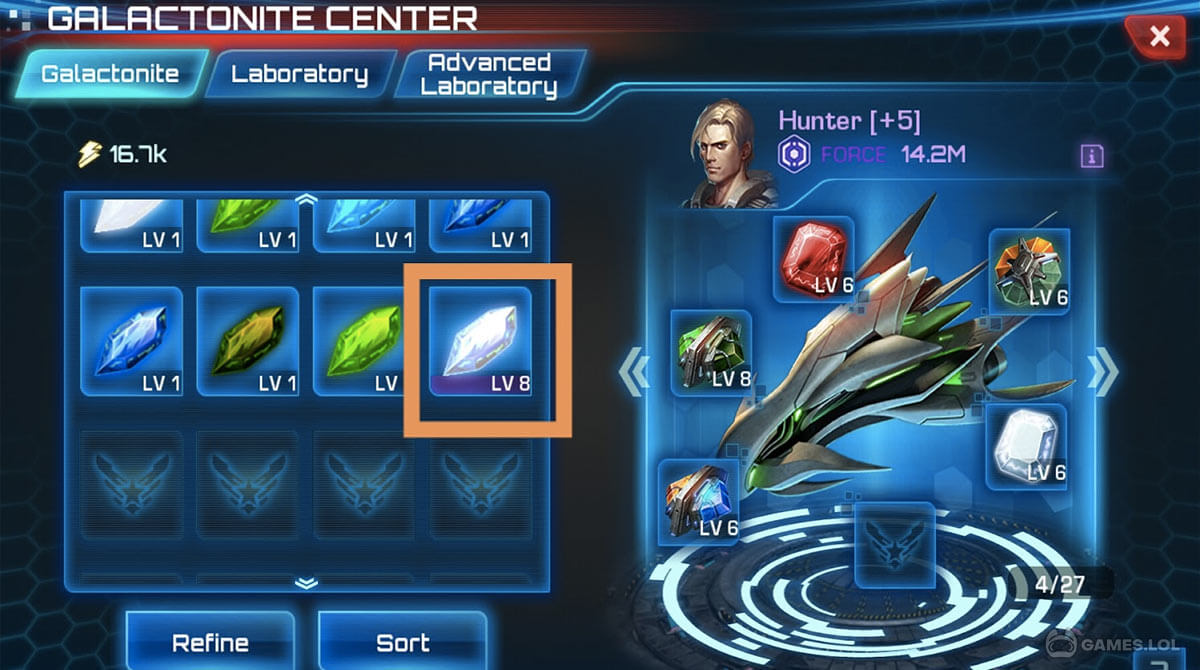1200x670 pixels.
Task: Choose the equipped LV 8 green module
Action: point(711,352)
